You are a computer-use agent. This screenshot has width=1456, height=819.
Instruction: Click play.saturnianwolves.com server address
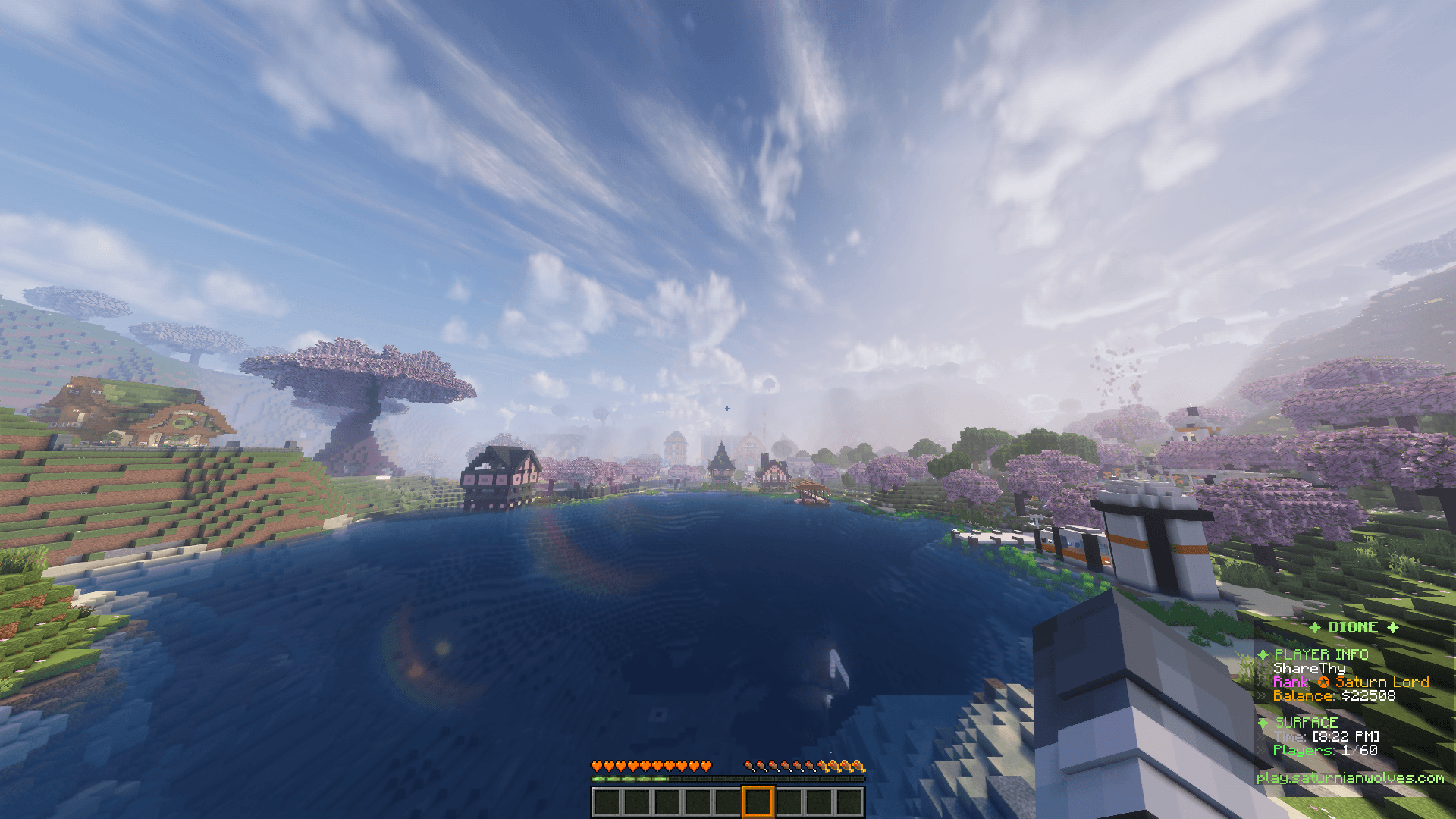pos(1351,779)
